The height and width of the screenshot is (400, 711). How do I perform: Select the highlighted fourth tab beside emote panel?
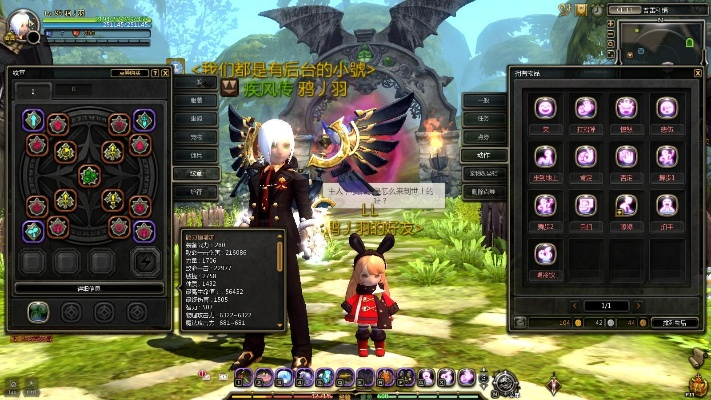483,154
